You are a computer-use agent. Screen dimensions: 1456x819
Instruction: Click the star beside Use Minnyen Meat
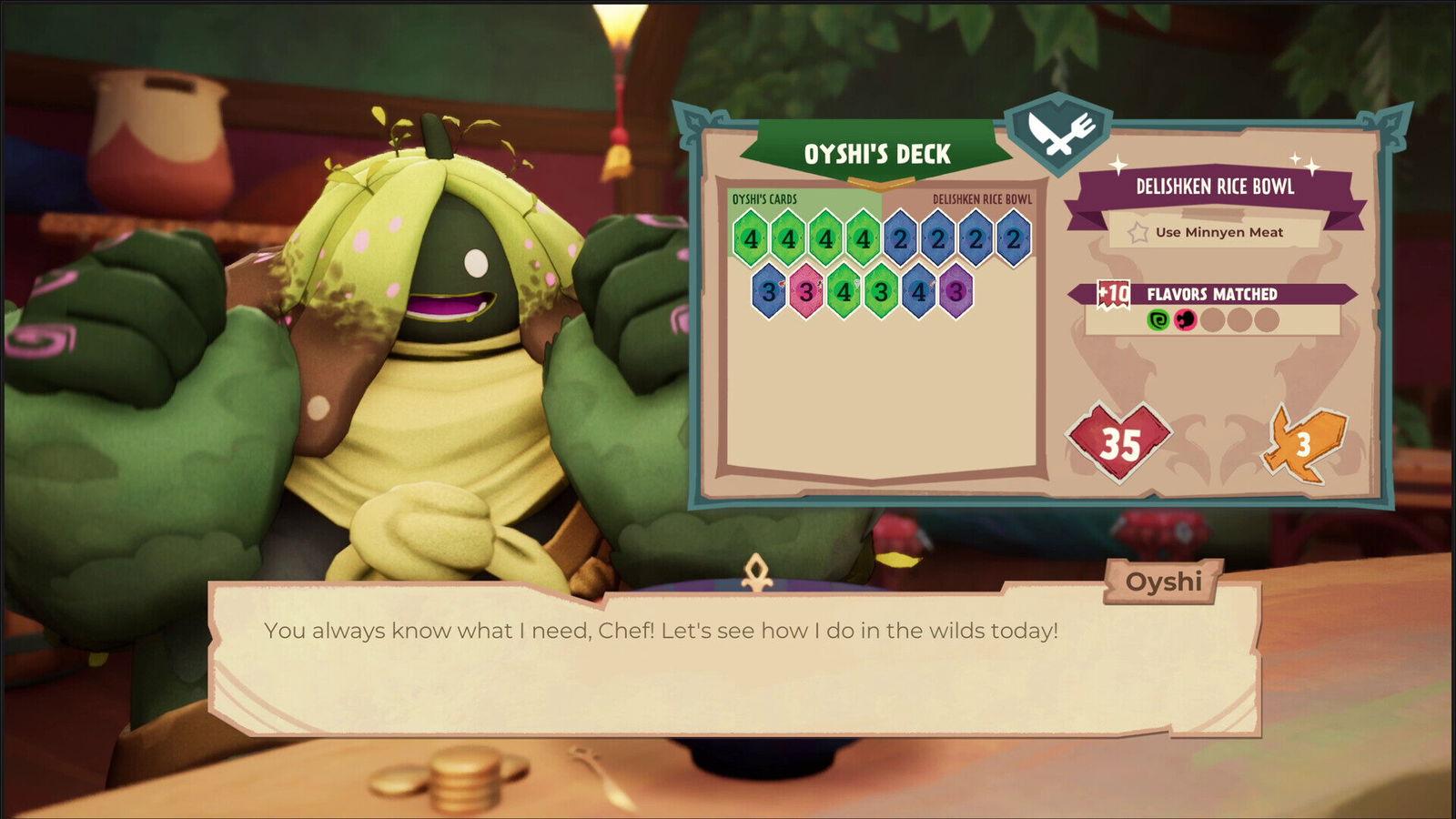click(x=1137, y=232)
